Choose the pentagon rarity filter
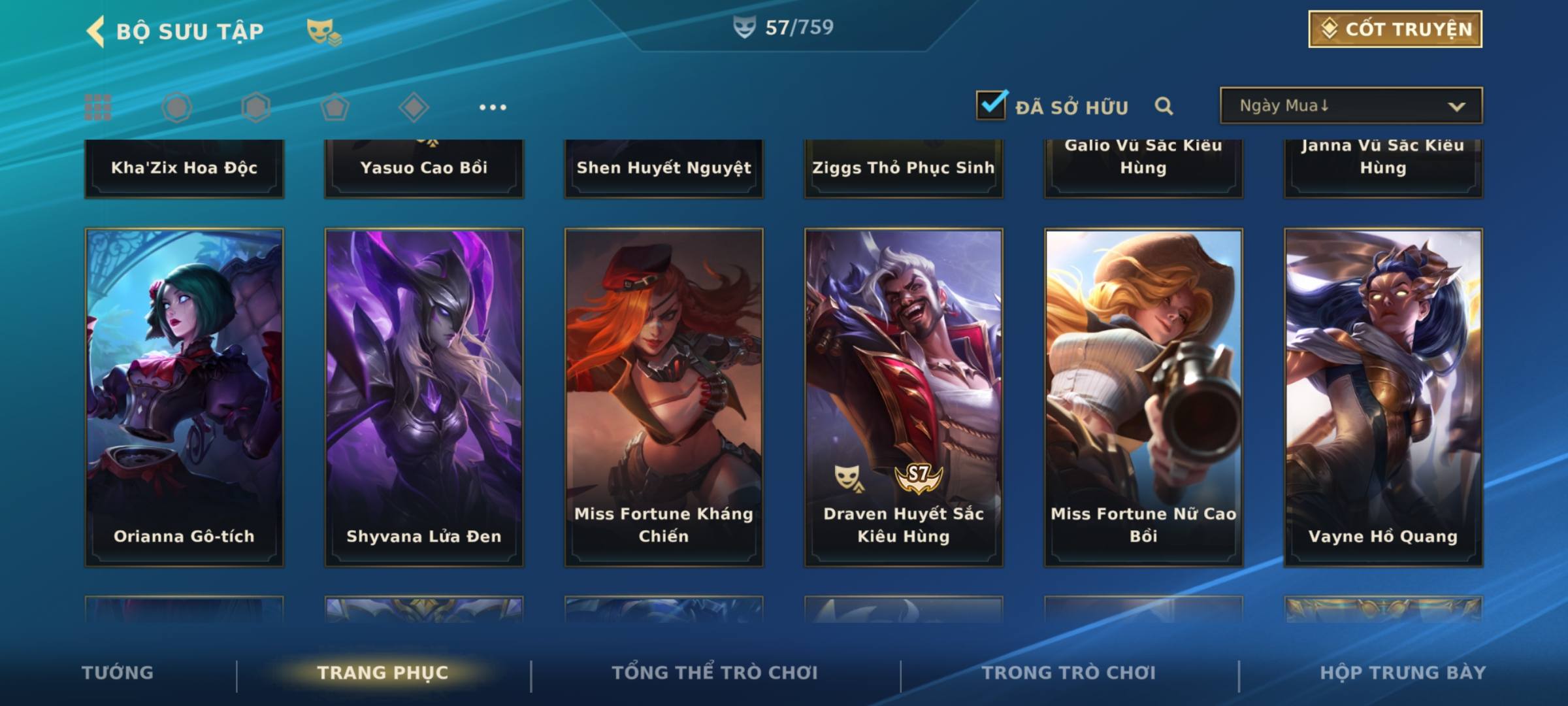This screenshot has width=1568, height=706. pyautogui.click(x=335, y=107)
